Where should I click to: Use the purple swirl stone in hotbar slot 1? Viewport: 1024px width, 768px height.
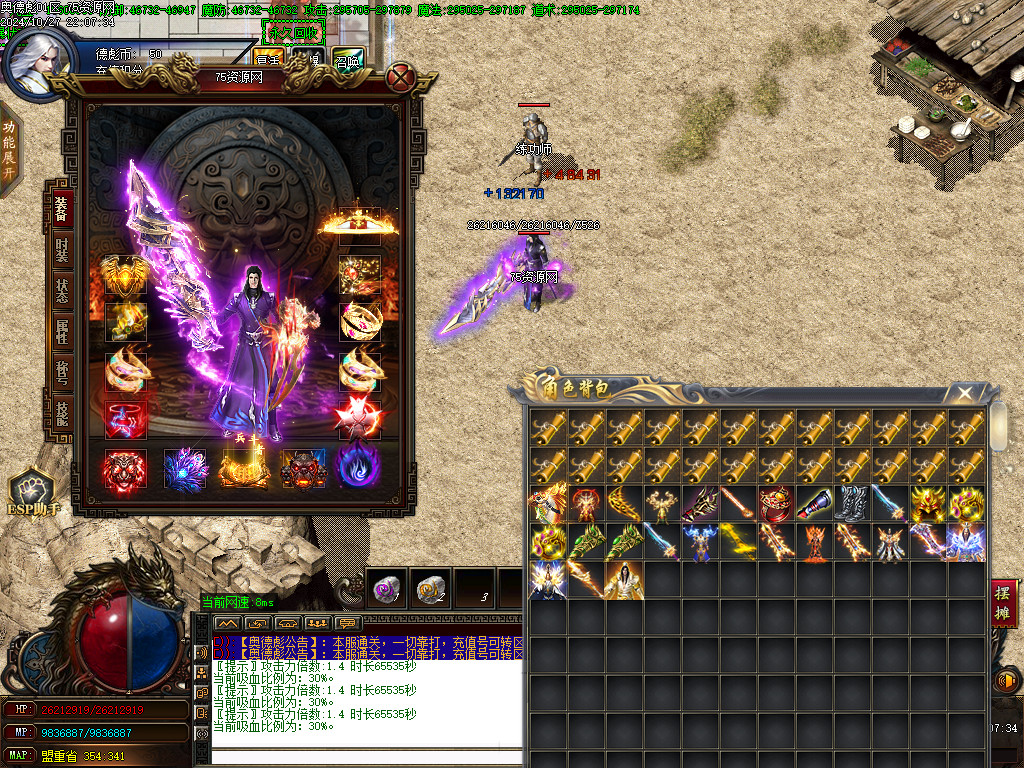386,589
